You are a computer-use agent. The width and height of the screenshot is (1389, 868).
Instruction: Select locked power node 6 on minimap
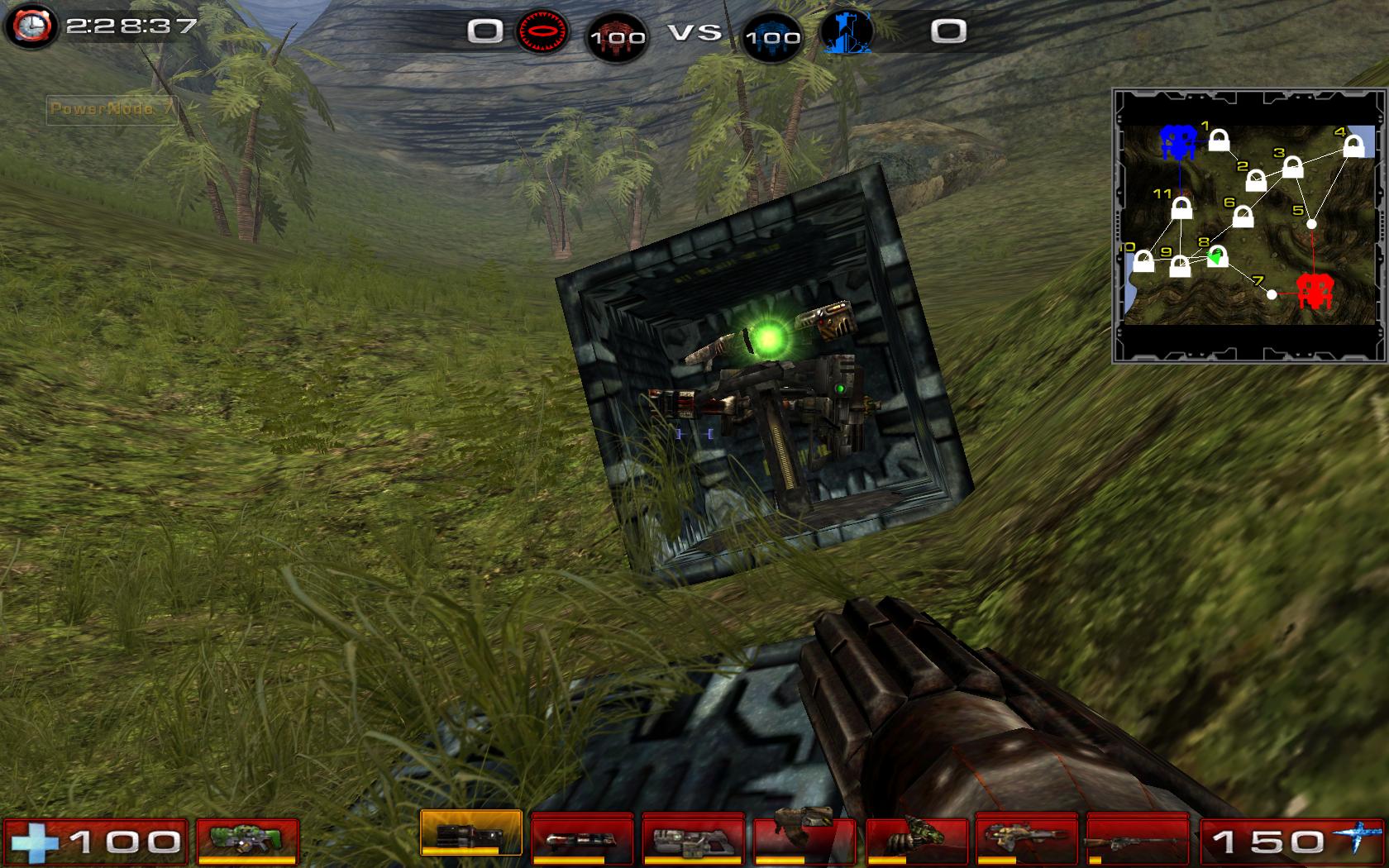click(1243, 217)
